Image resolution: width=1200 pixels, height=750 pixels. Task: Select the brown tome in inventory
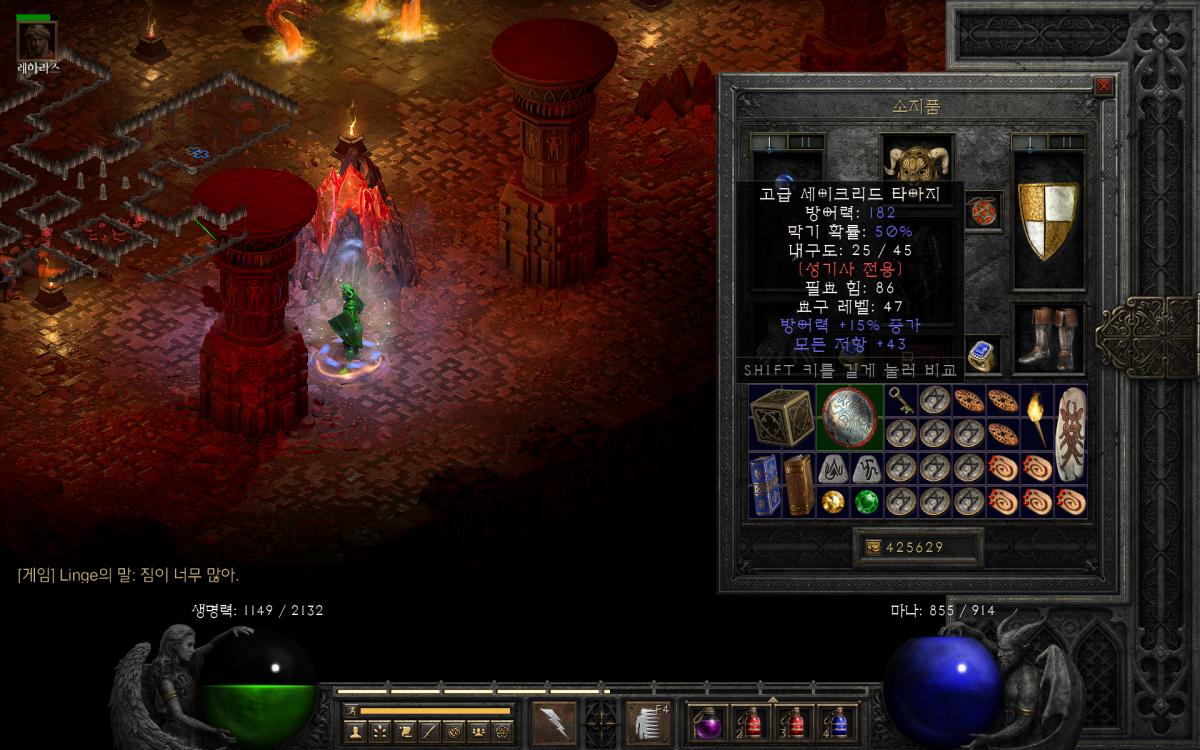[798, 485]
